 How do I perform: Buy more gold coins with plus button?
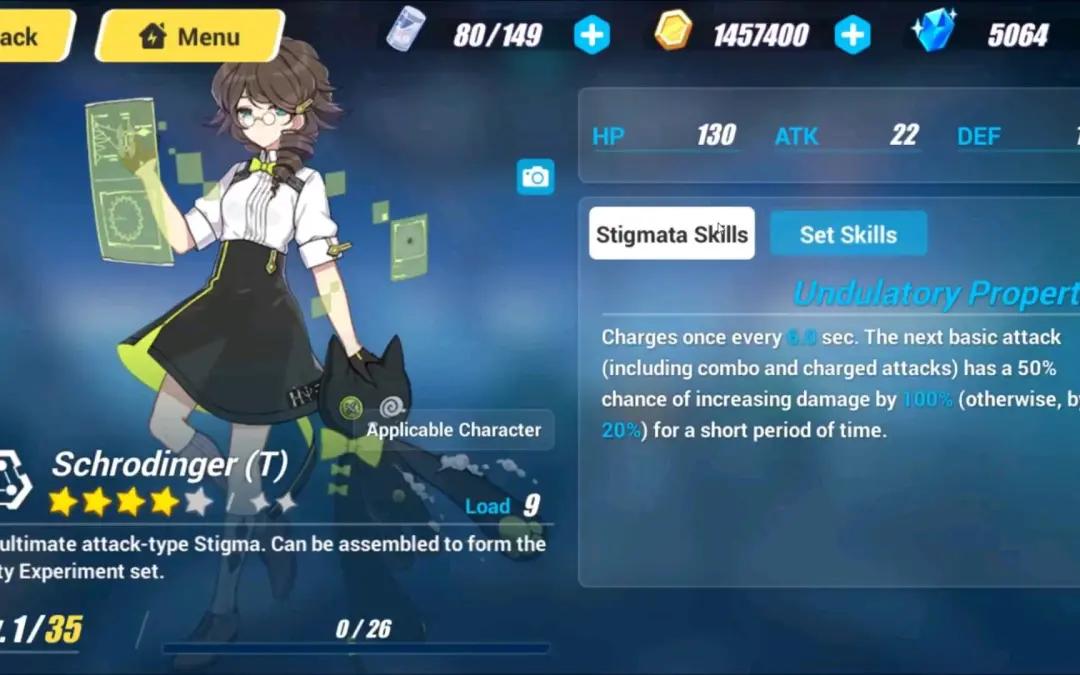pos(852,36)
